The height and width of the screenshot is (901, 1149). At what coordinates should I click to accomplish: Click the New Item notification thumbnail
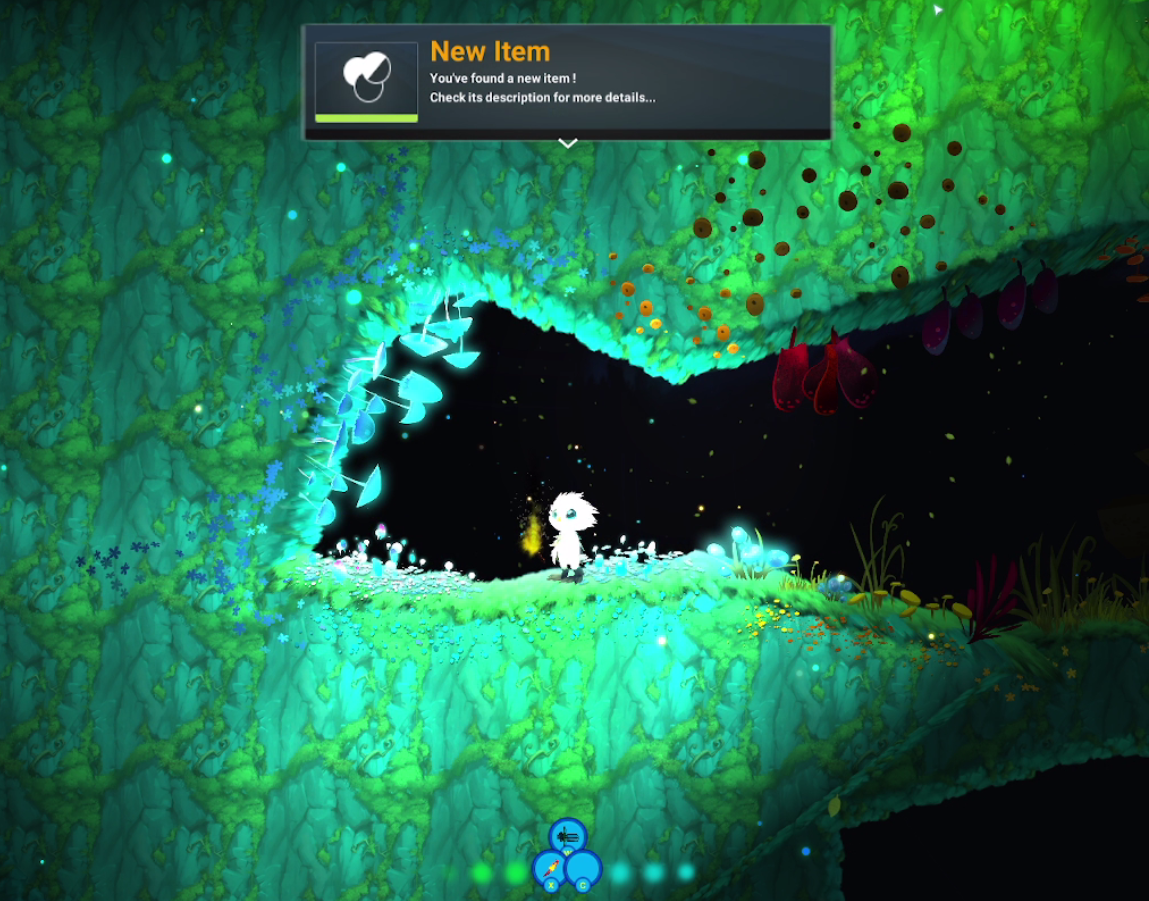click(366, 81)
